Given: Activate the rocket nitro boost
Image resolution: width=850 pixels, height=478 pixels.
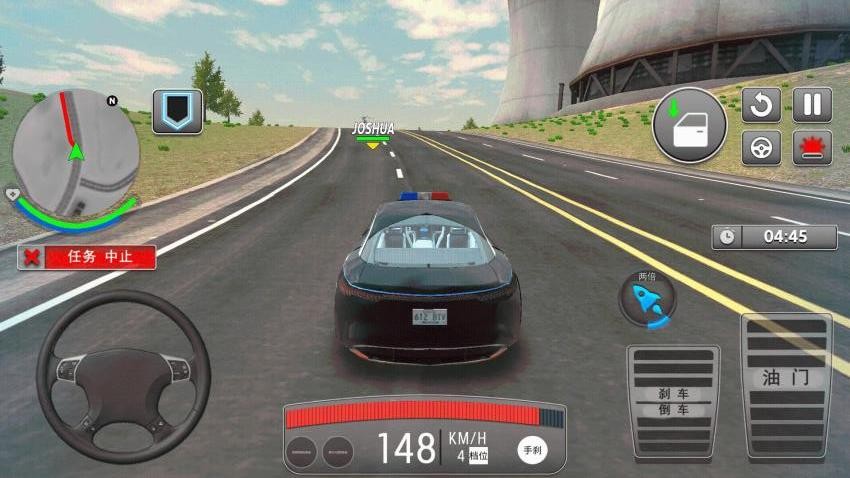Looking at the screenshot, I should [x=647, y=299].
